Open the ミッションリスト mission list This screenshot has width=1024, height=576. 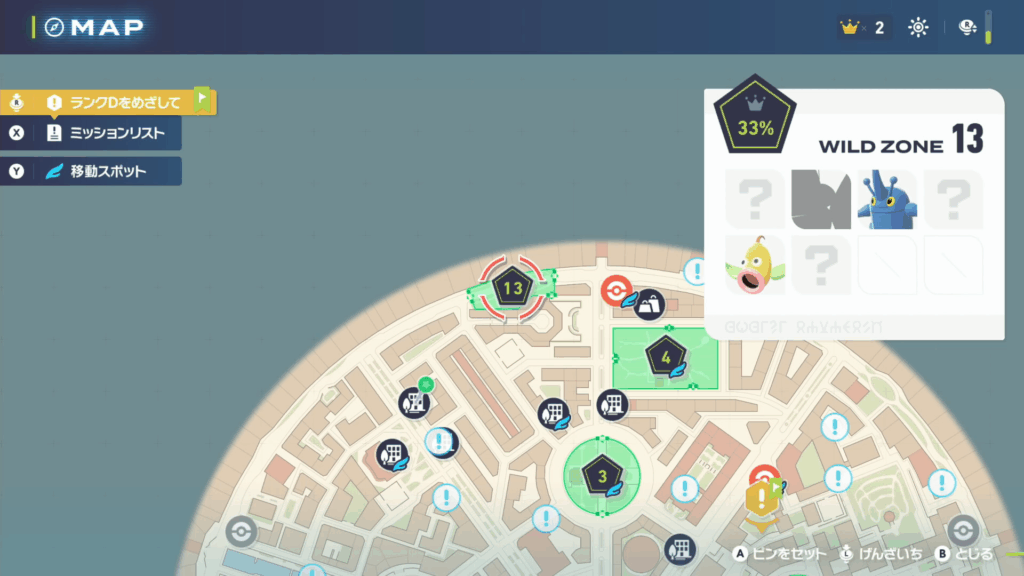[x=108, y=133]
